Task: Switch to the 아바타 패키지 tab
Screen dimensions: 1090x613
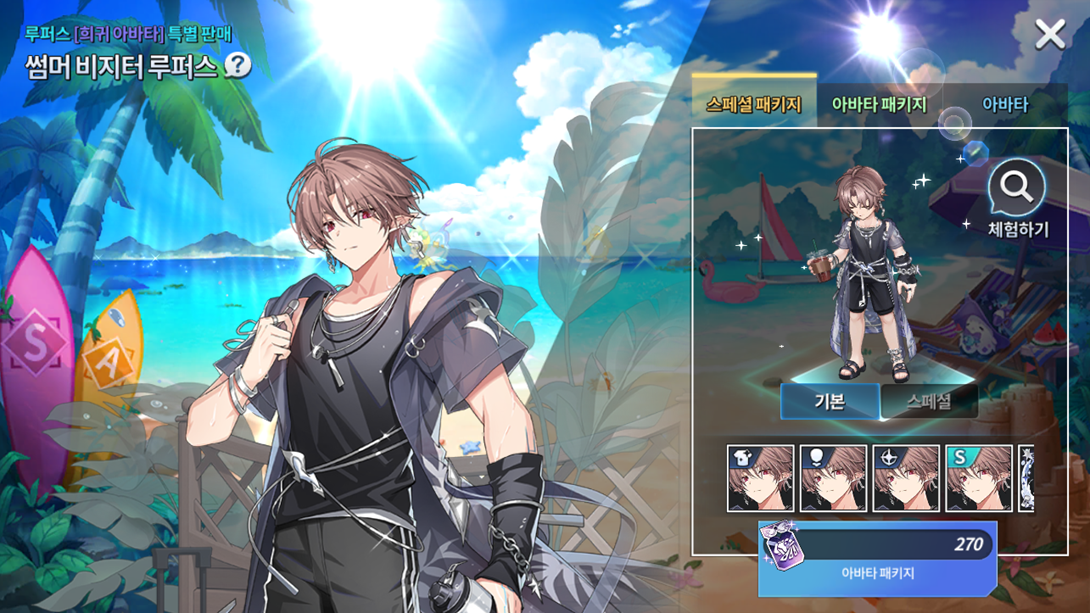Action: click(879, 104)
